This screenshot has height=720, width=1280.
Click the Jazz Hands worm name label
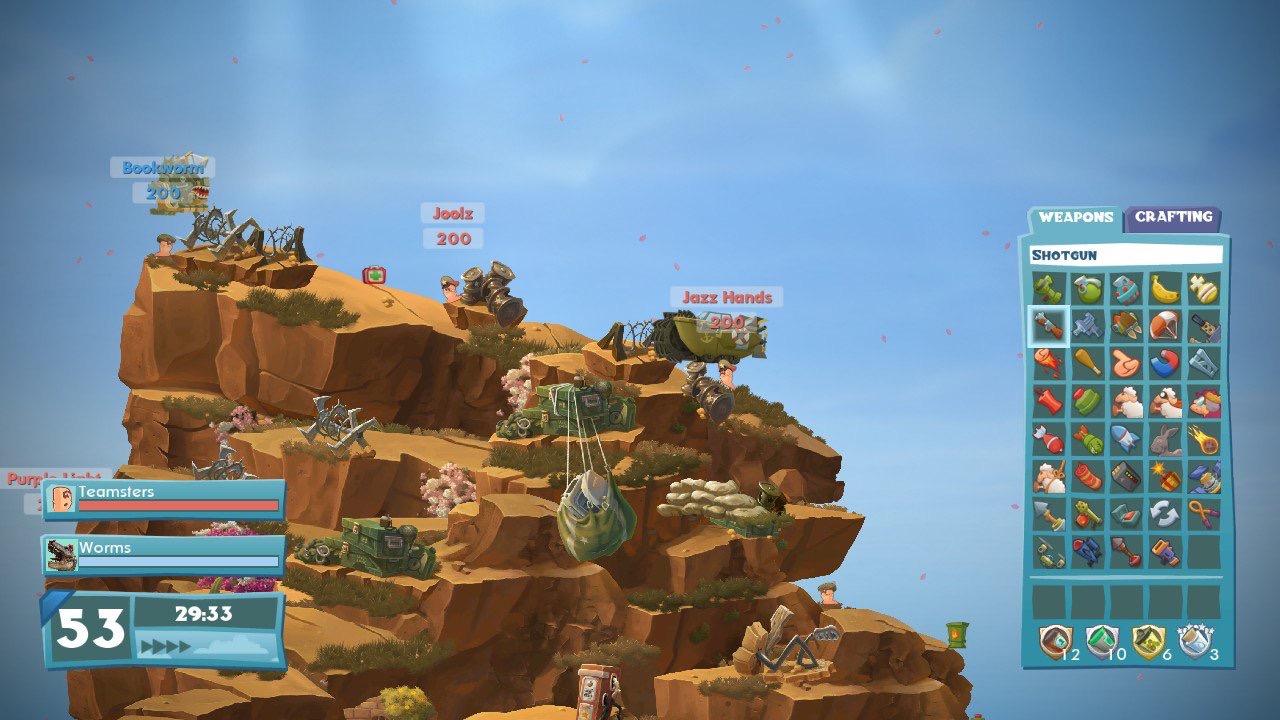click(727, 298)
